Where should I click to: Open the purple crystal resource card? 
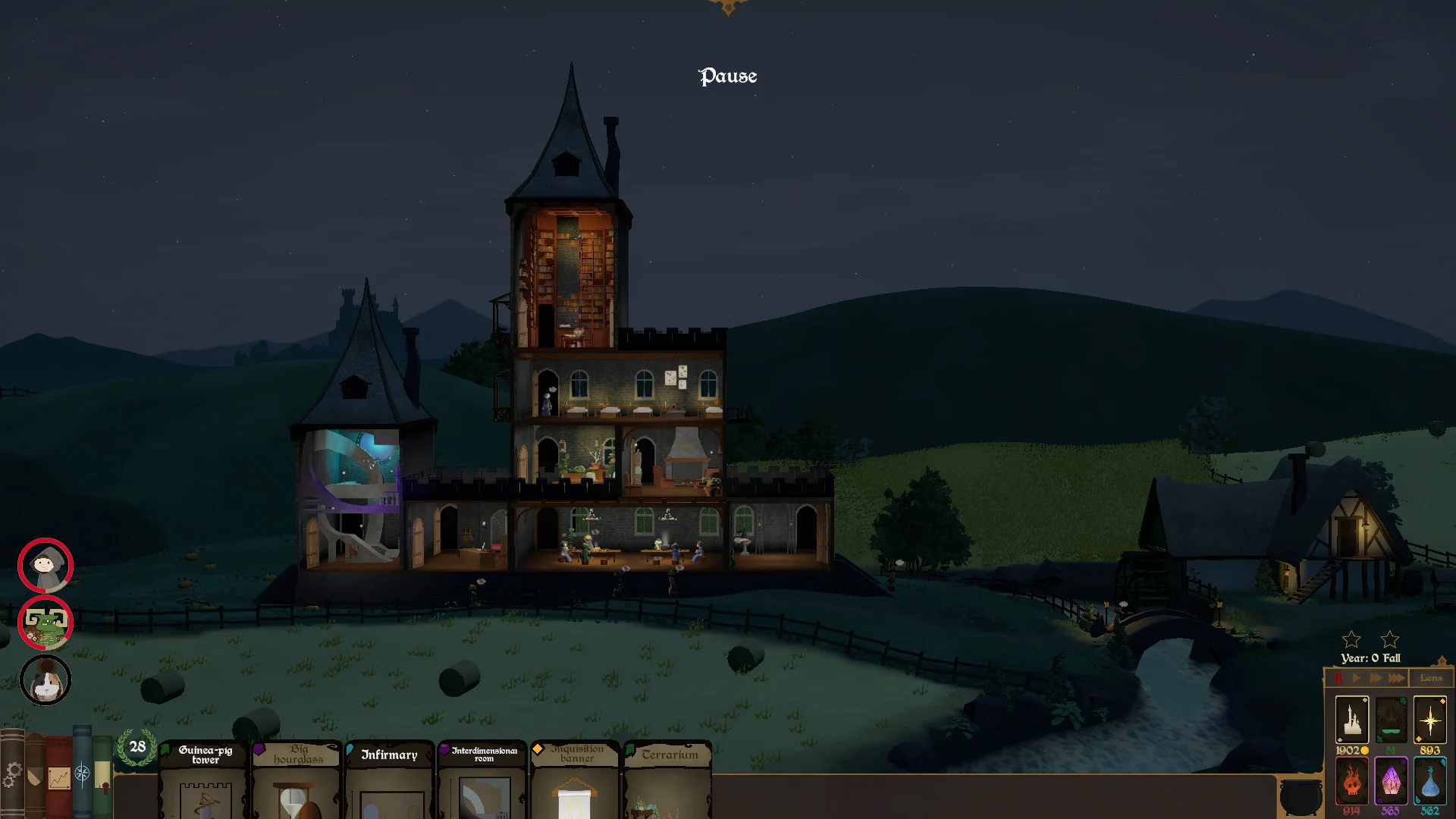[x=1391, y=780]
